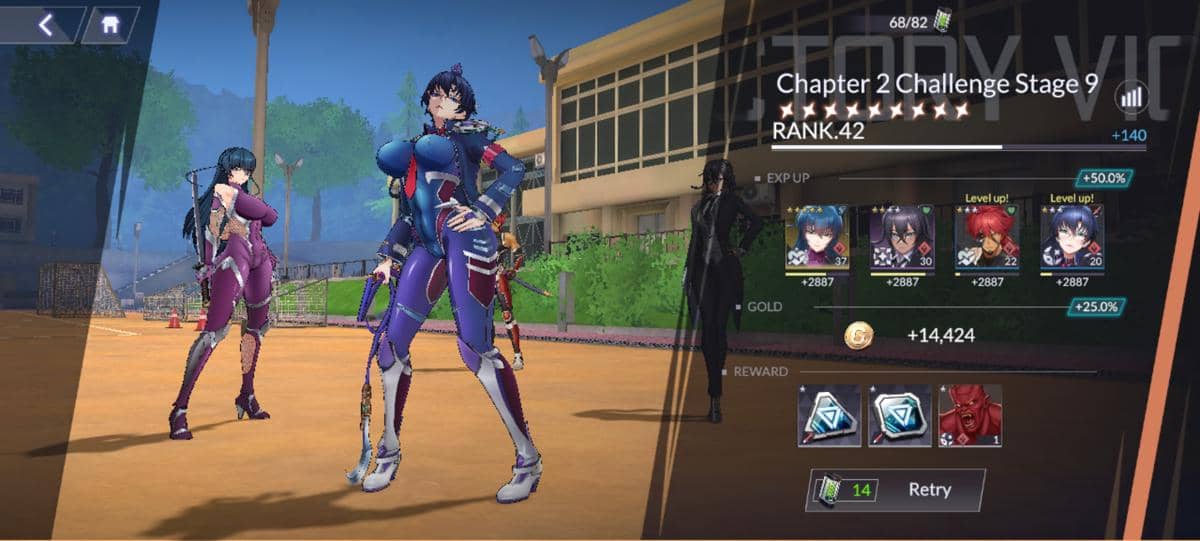Viewport: 1200px width, 541px height.
Task: Open the battle statistics chart icon
Action: tap(1132, 96)
